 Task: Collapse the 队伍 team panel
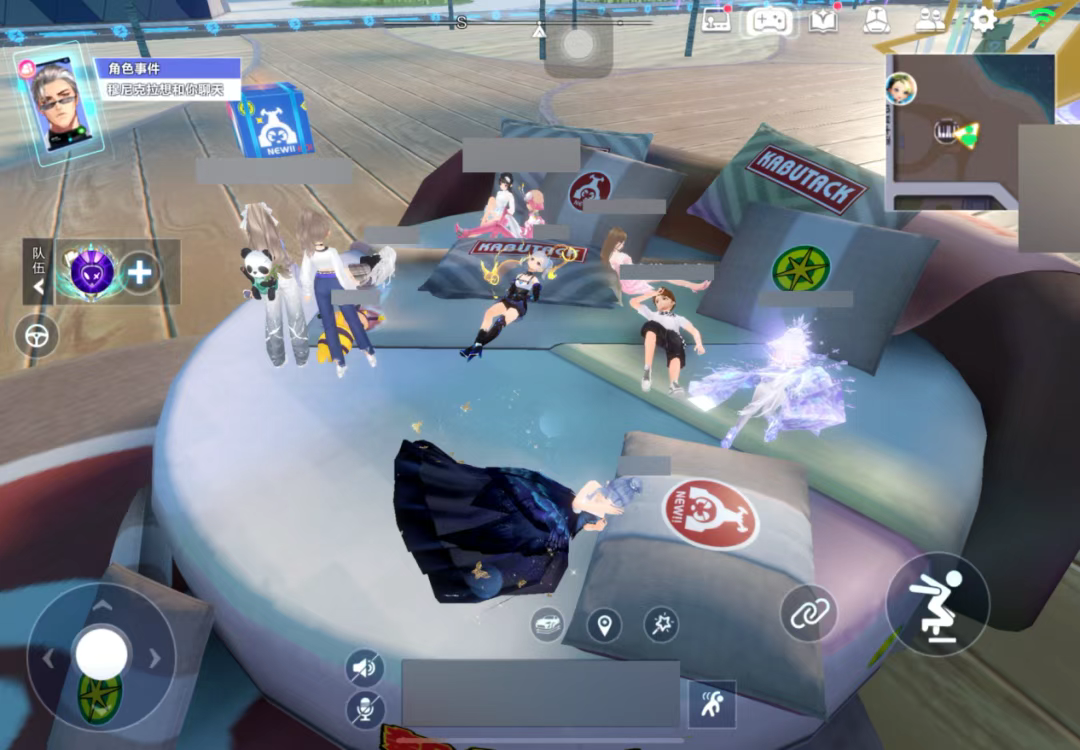[x=39, y=287]
